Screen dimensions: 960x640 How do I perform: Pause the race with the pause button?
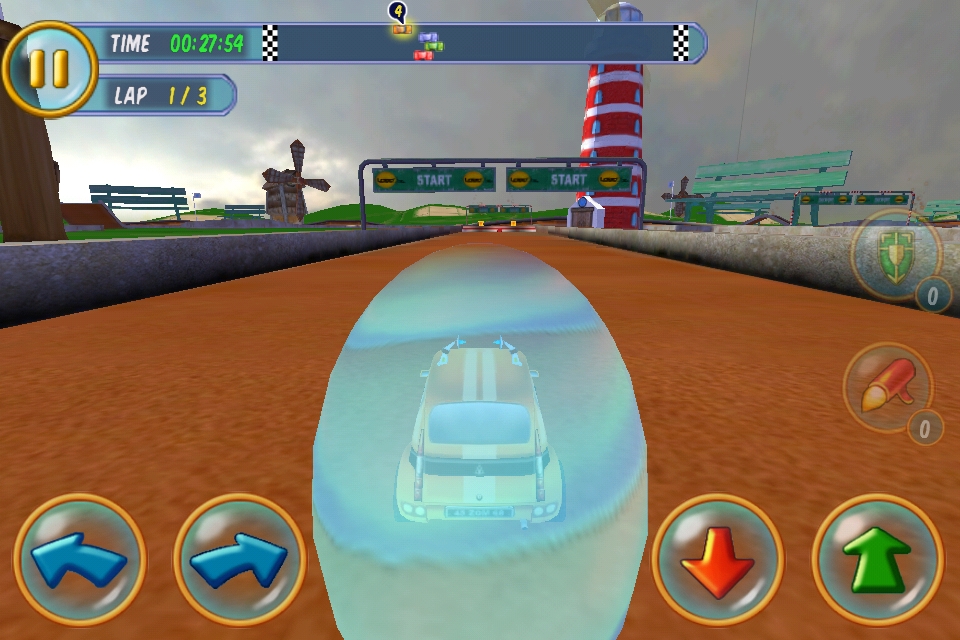click(x=48, y=68)
